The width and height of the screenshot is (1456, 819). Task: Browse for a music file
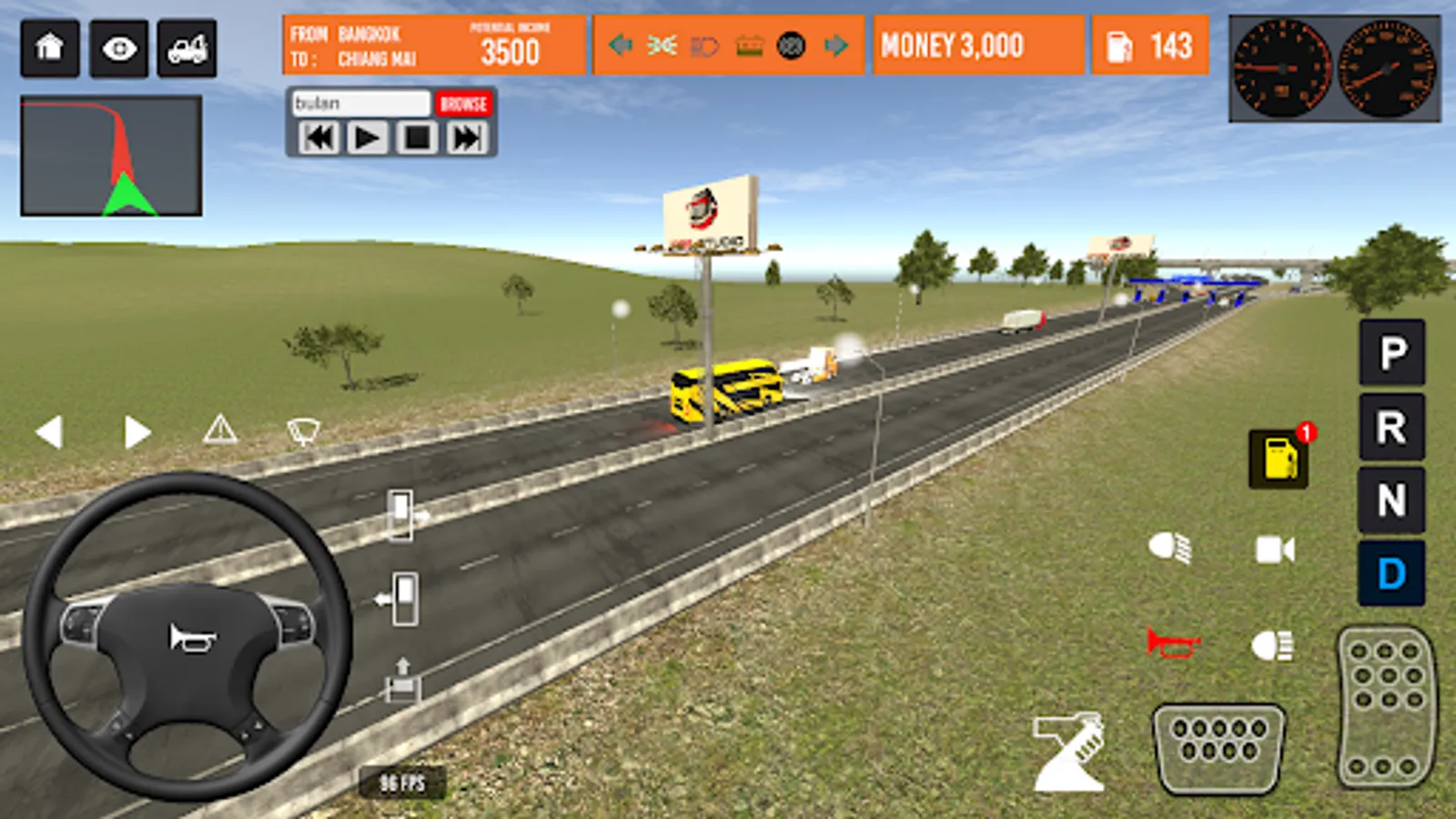pos(463,104)
